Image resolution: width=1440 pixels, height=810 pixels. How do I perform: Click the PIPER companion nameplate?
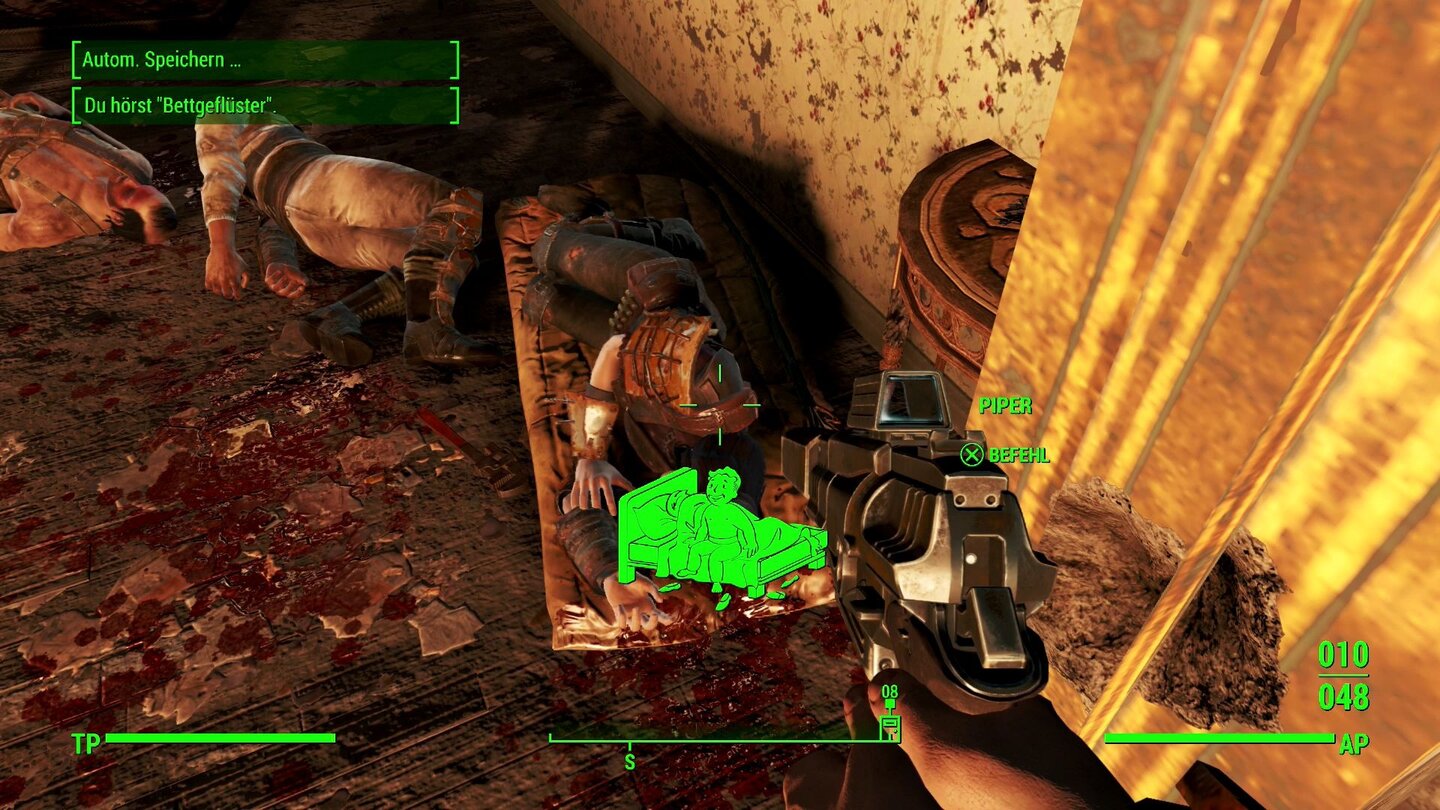point(1005,407)
